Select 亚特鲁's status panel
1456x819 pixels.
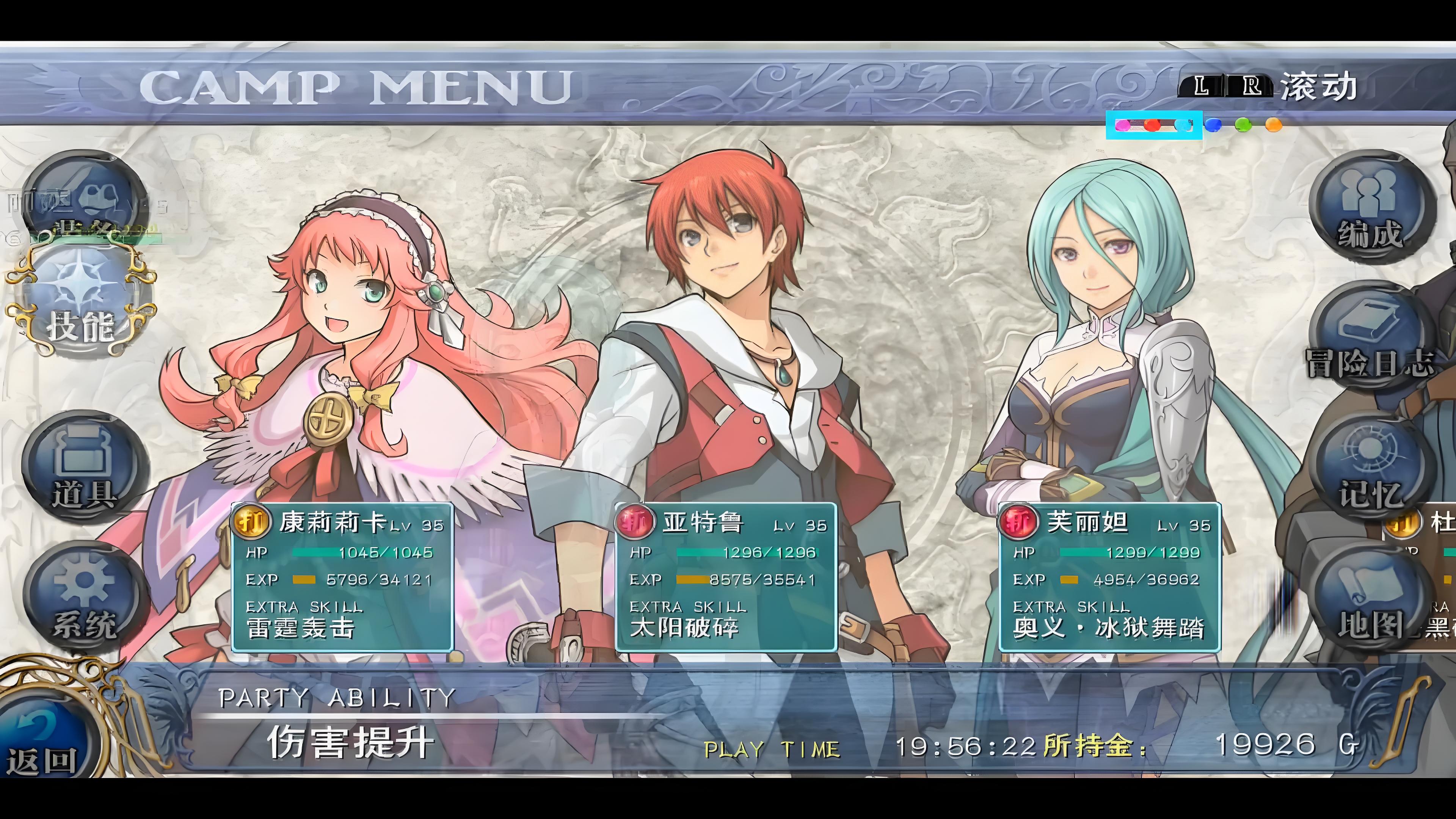click(726, 576)
